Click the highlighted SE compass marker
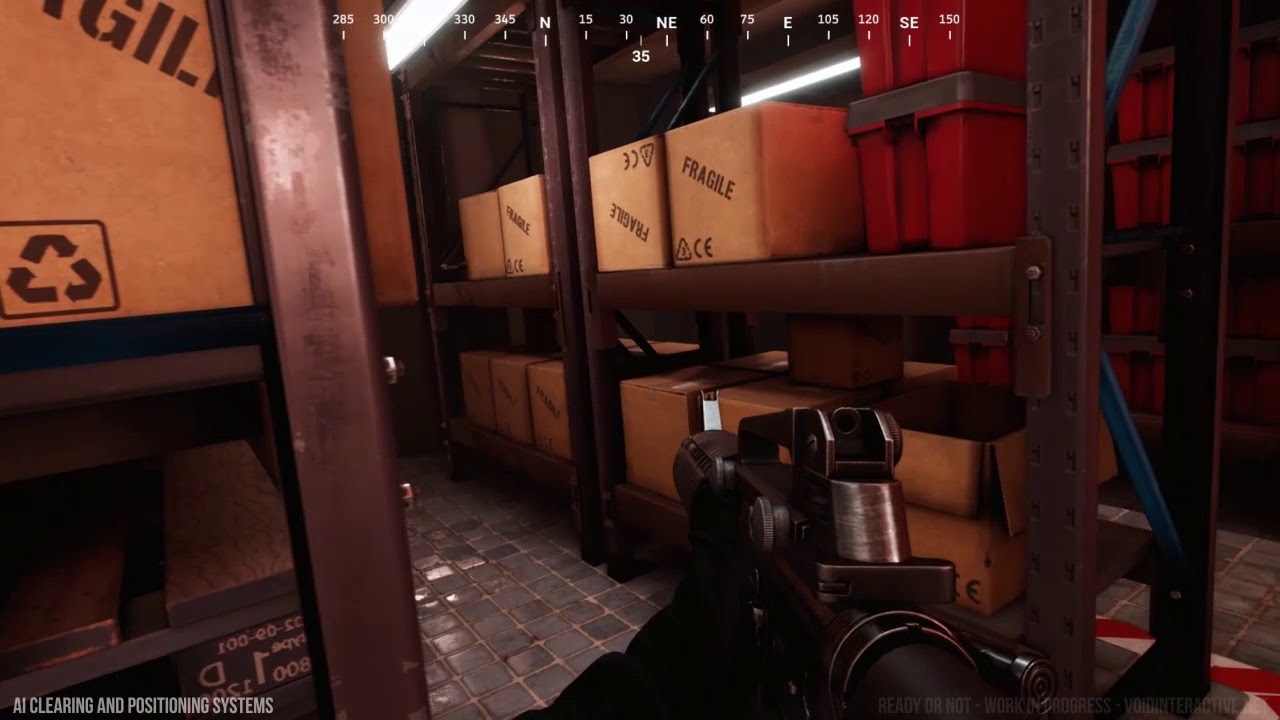 tap(908, 21)
